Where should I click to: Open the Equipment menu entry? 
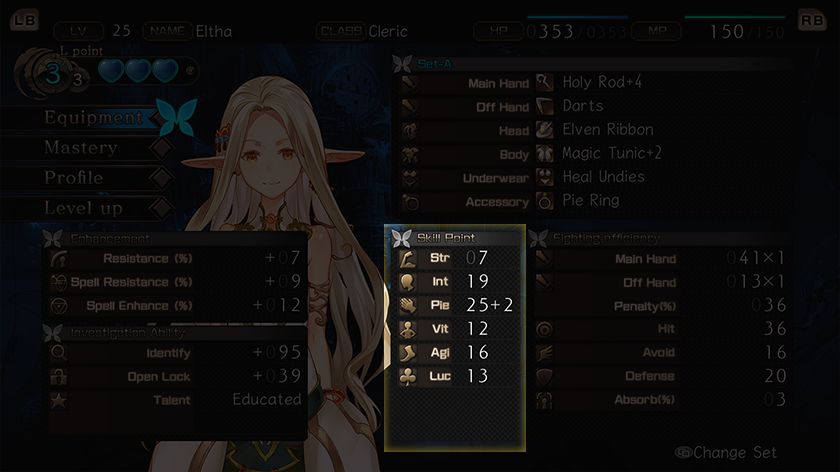coord(94,118)
